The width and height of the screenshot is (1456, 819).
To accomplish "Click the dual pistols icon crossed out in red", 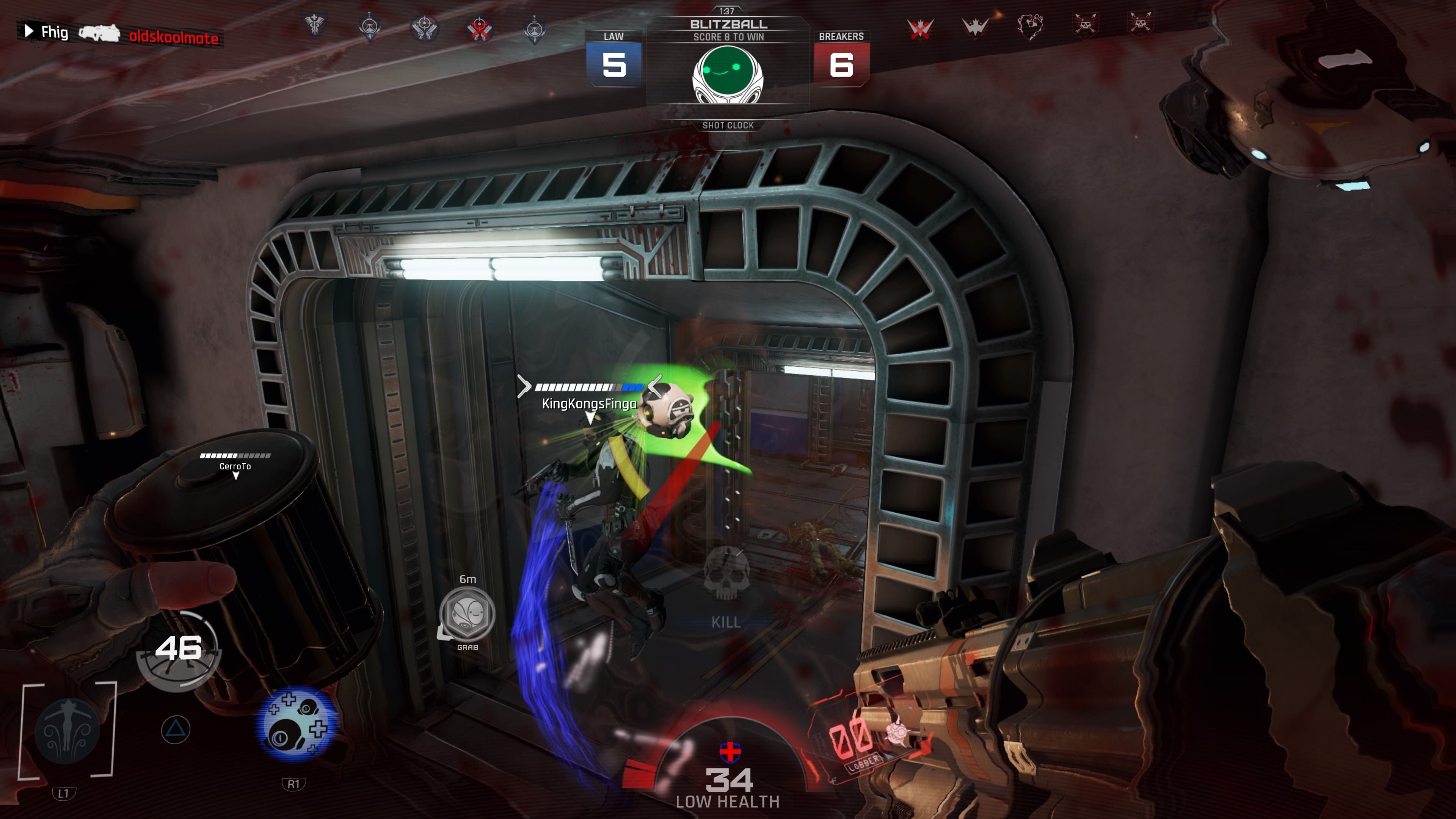I will [x=479, y=28].
